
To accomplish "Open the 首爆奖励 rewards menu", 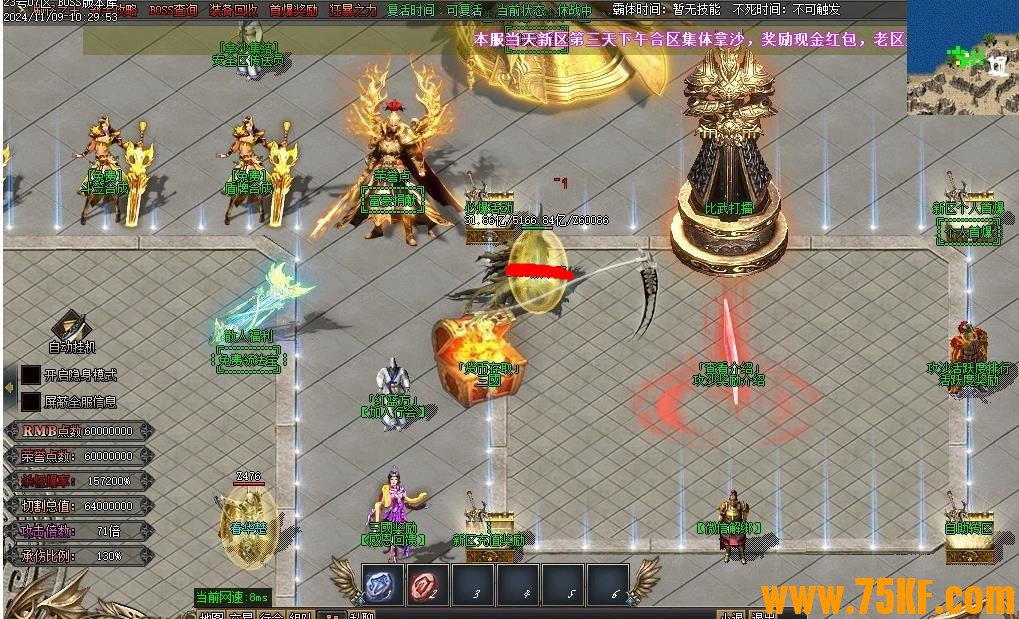I will 293,10.
